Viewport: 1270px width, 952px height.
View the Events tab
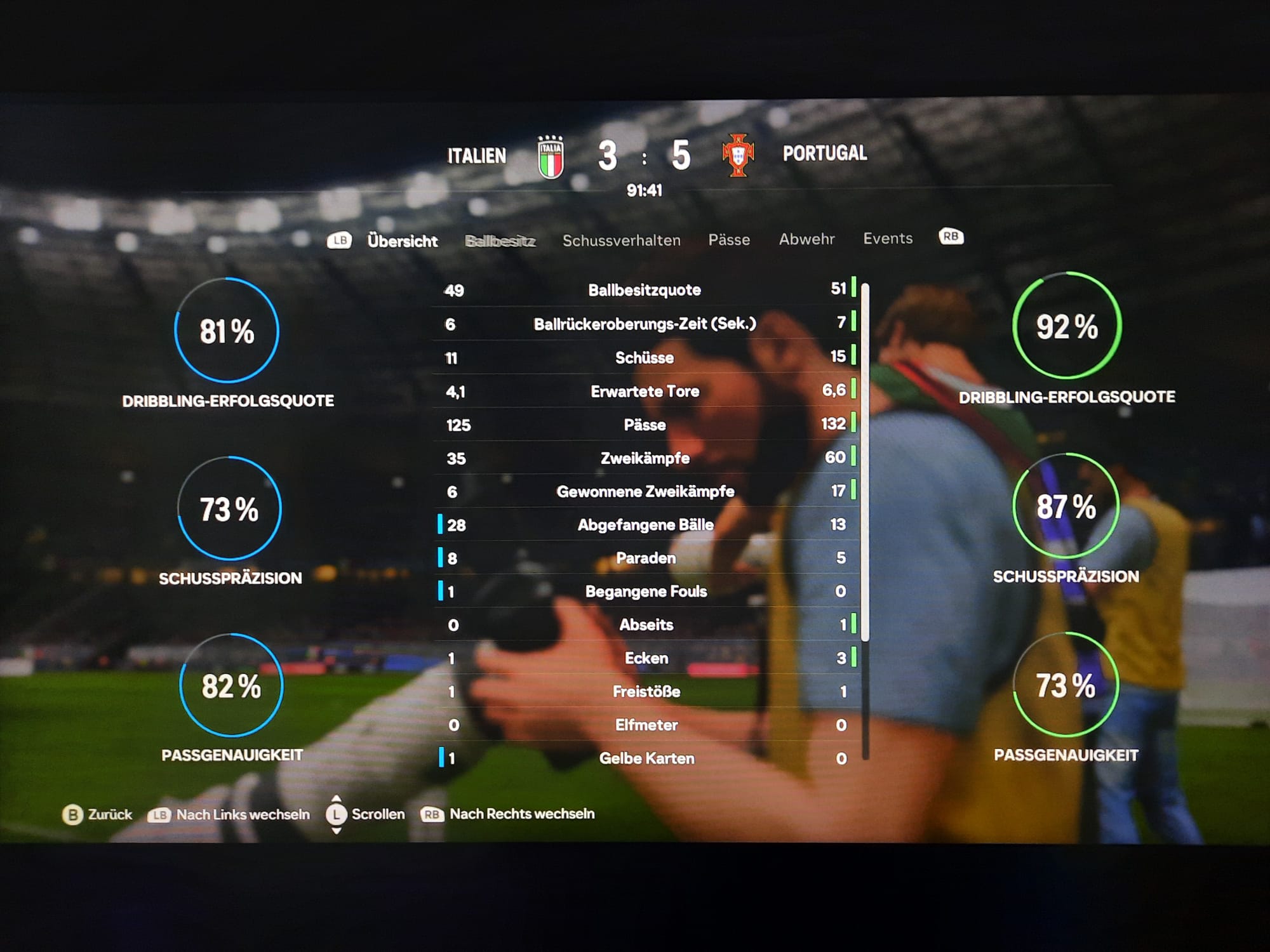pyautogui.click(x=888, y=239)
